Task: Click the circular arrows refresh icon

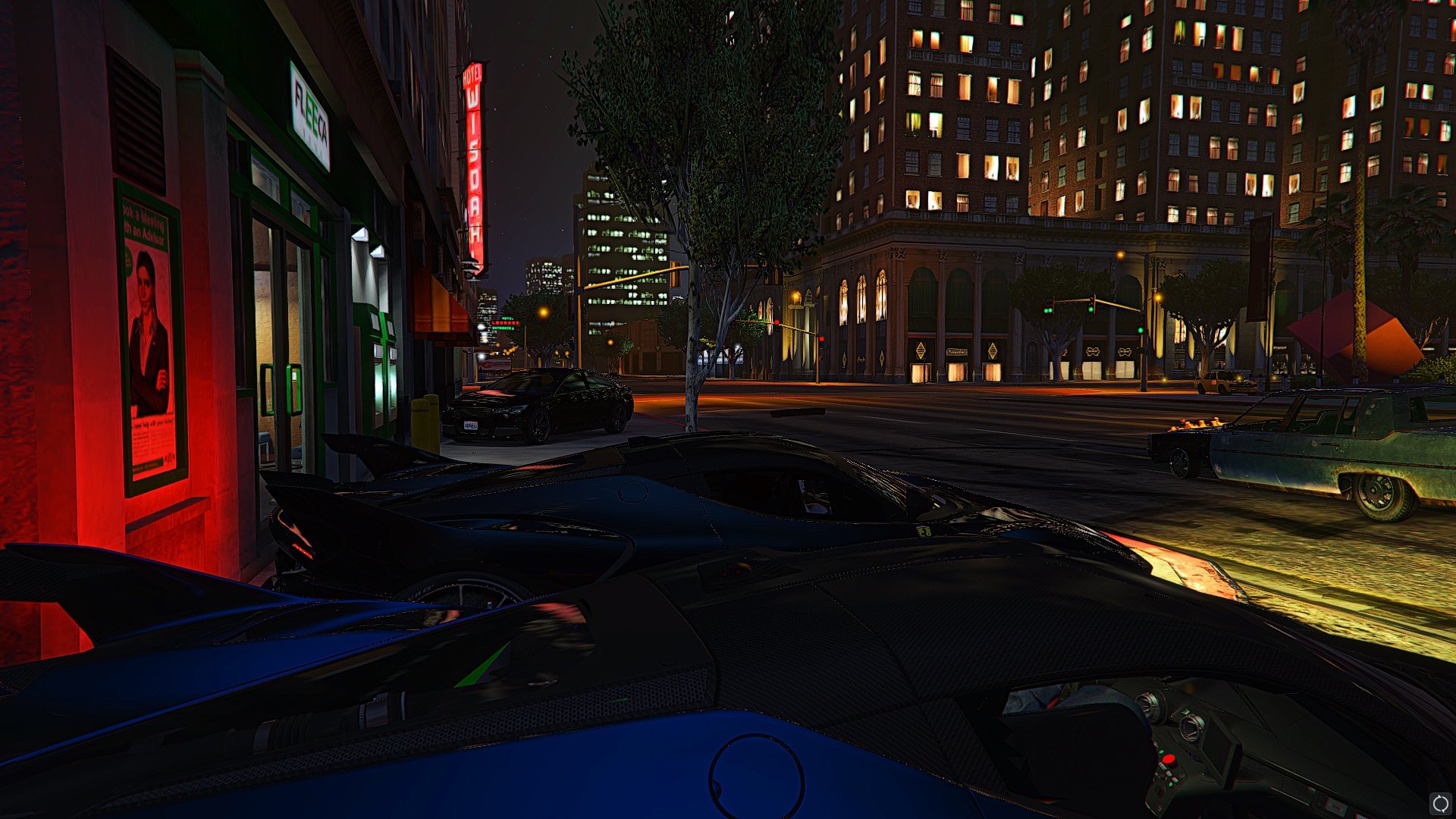Action: click(x=1440, y=804)
